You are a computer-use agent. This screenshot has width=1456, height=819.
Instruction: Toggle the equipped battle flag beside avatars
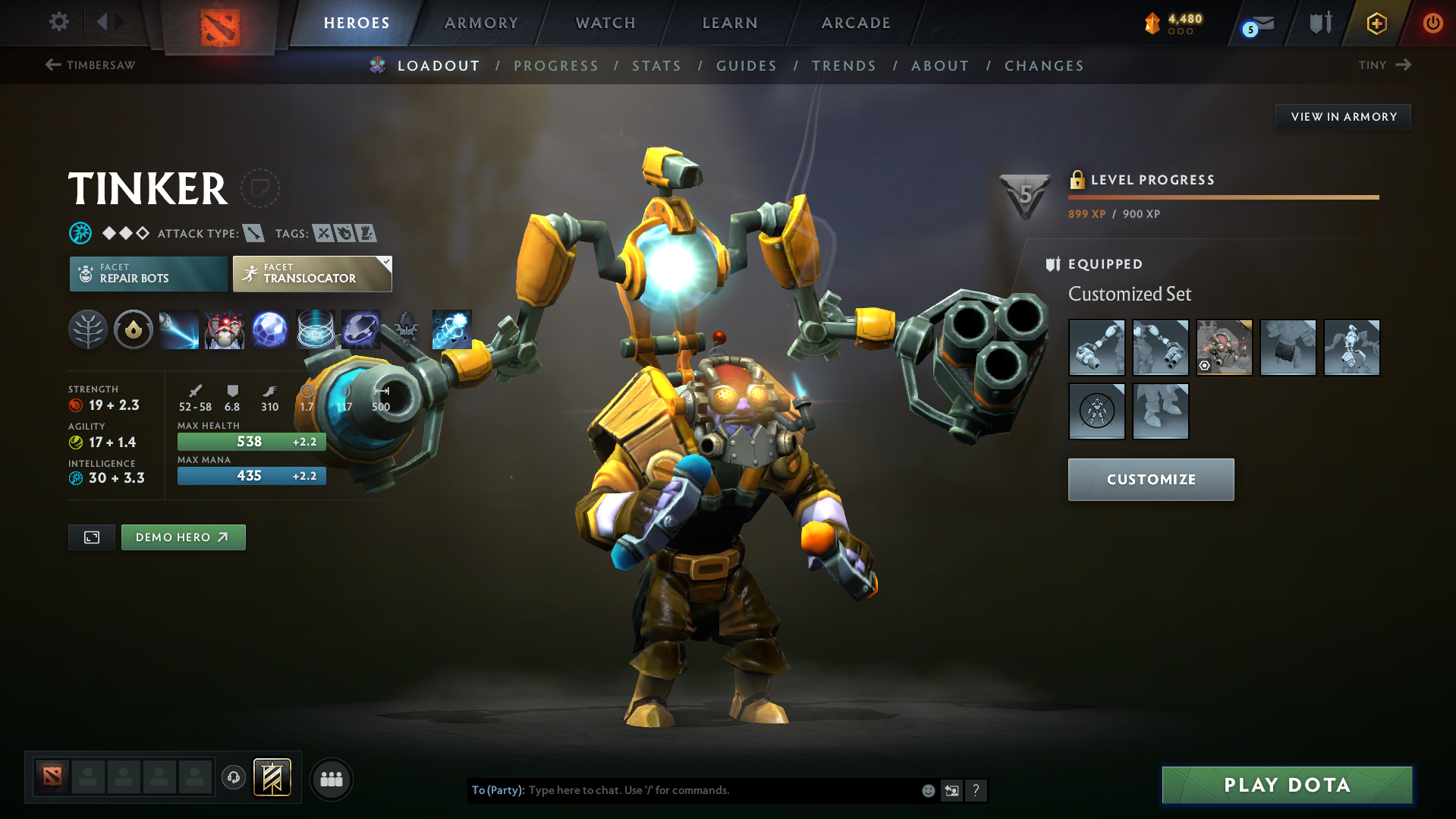click(x=272, y=778)
